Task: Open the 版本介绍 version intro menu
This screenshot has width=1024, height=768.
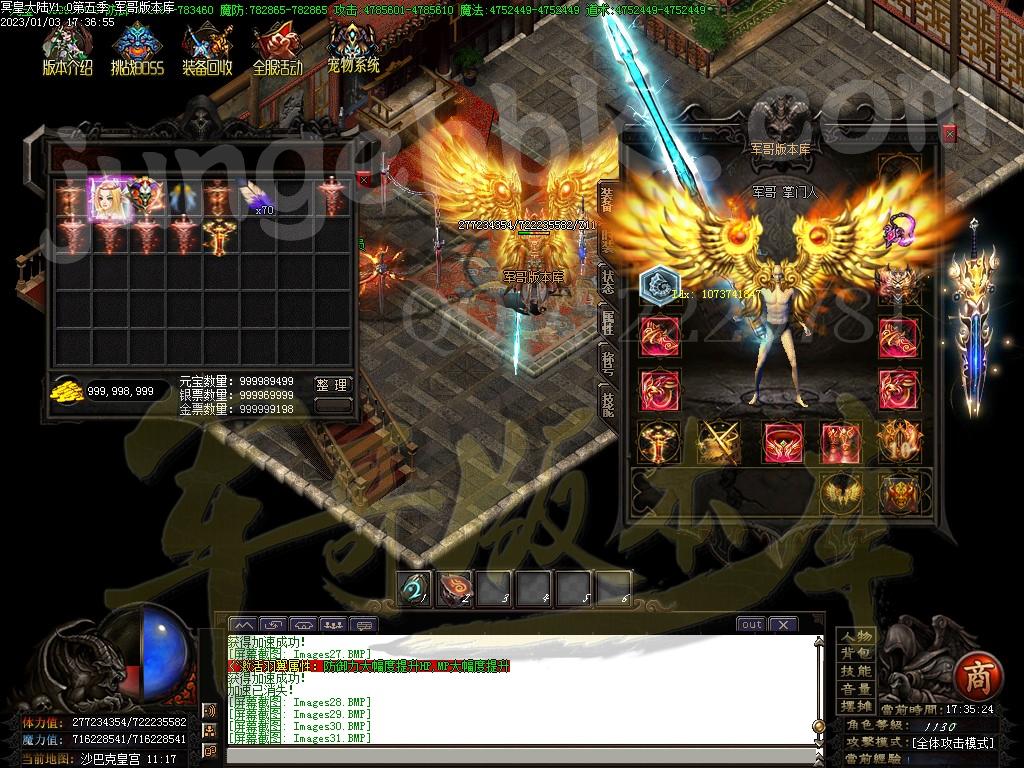Action: coord(67,48)
